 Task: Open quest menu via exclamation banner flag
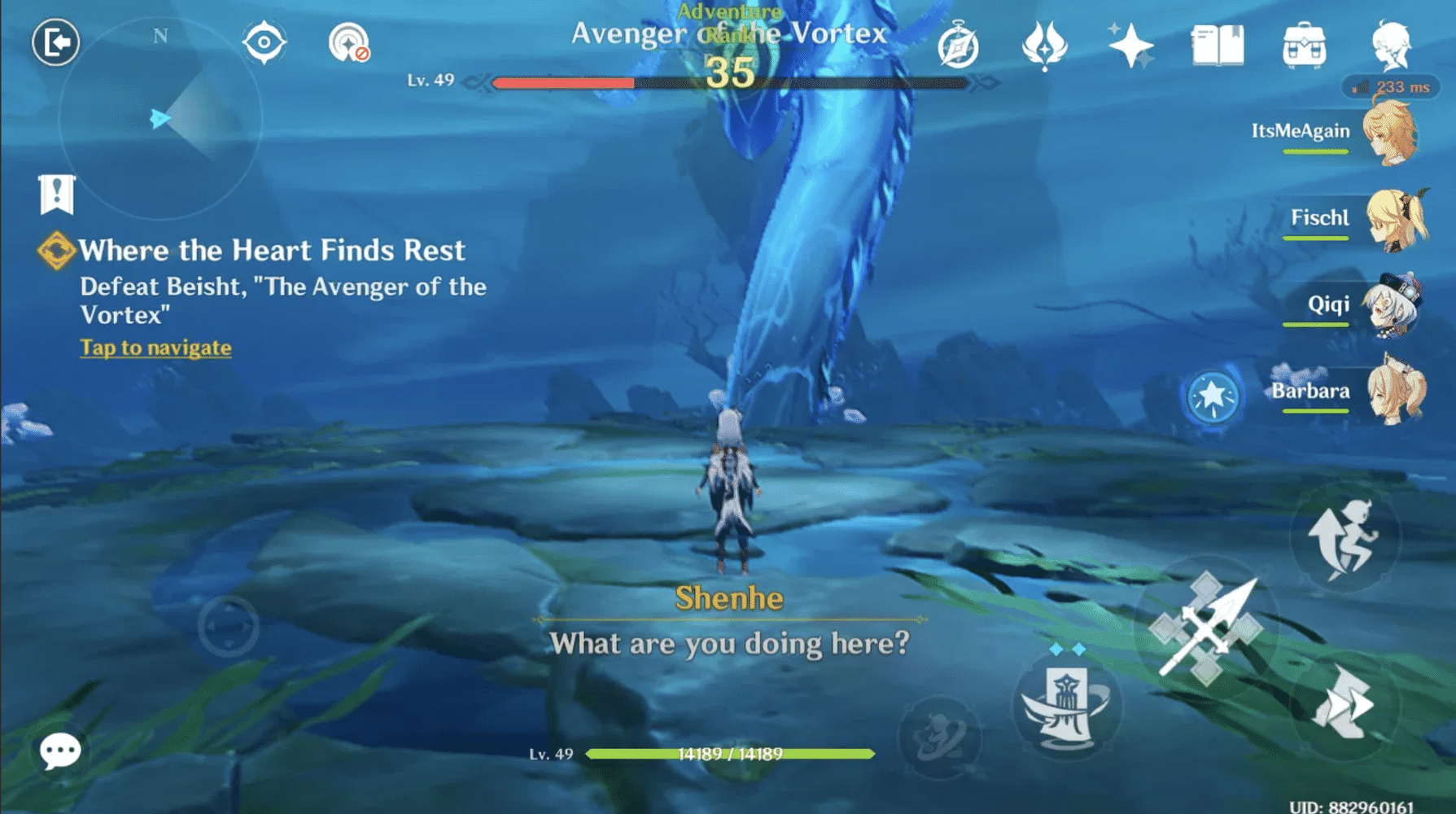57,195
